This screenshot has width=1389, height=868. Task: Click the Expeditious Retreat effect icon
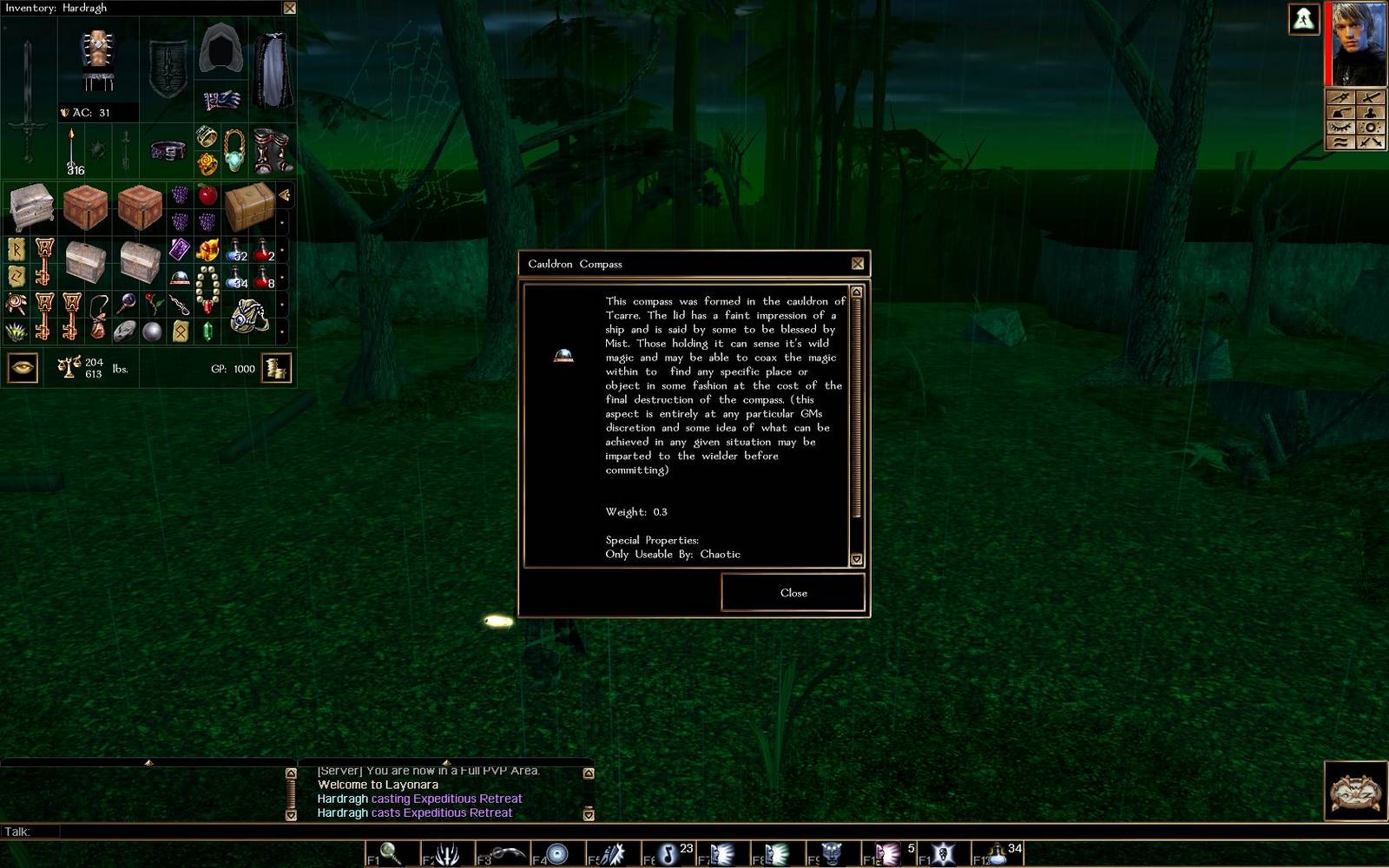[x=1303, y=19]
